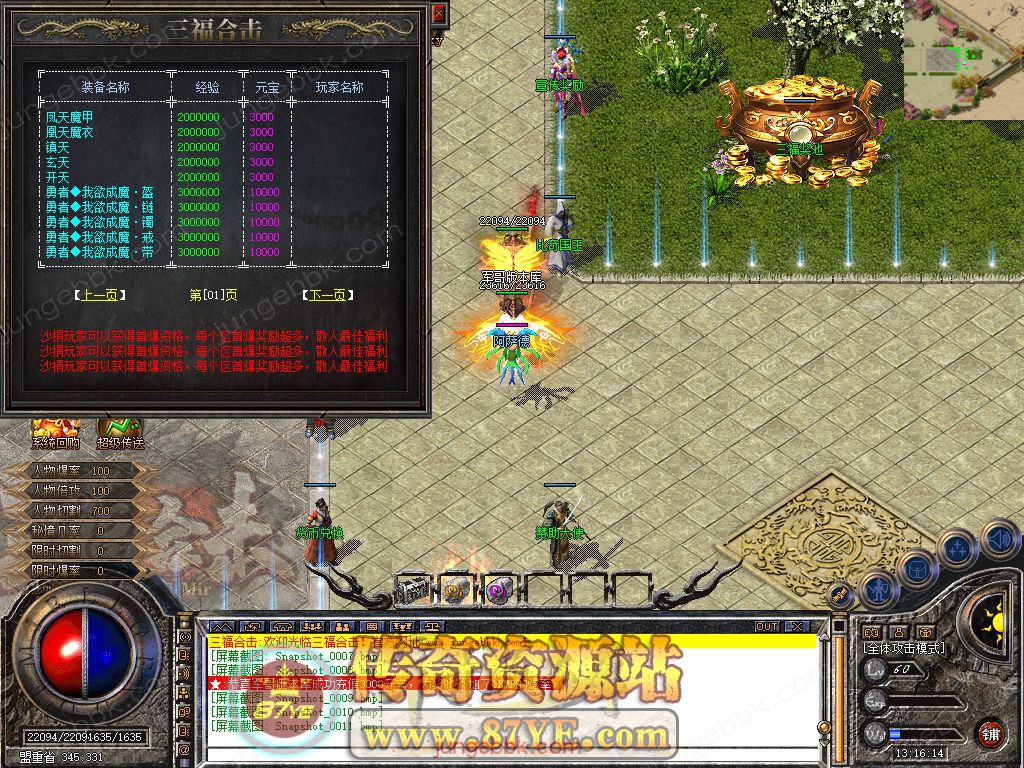Go to the previous page 上一页
This screenshot has height=768, width=1024.
pyautogui.click(x=96, y=295)
